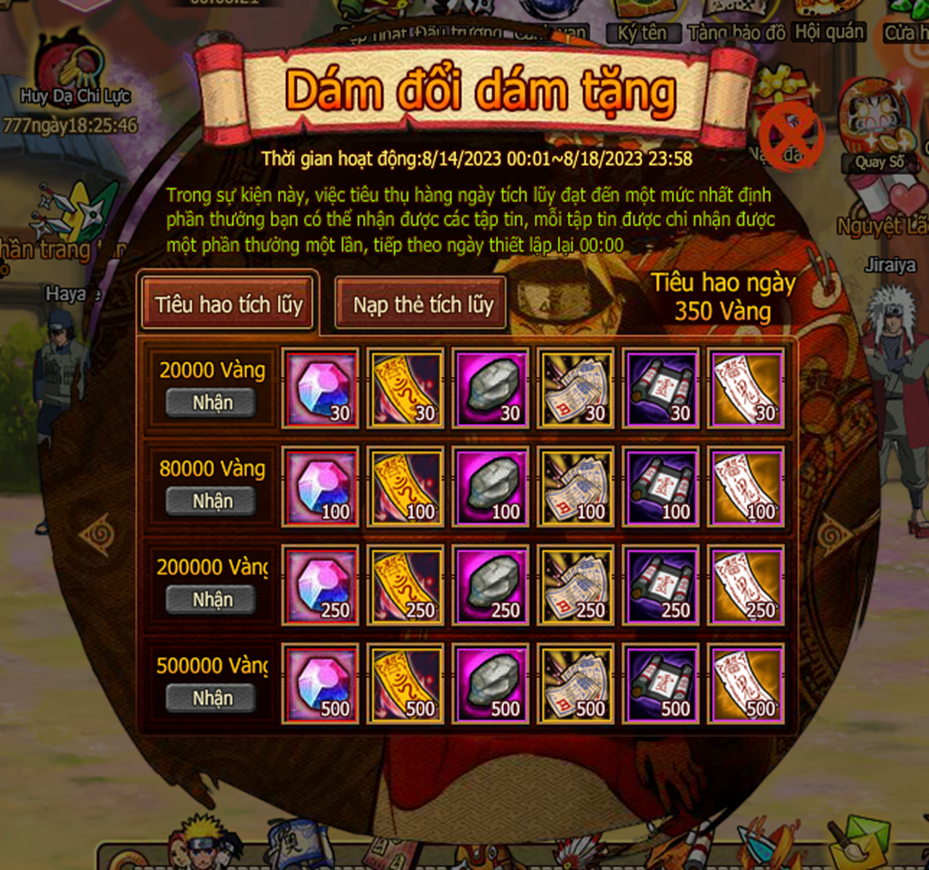Inspect the grey stone x100 reward
The width and height of the screenshot is (929, 870).
point(490,486)
